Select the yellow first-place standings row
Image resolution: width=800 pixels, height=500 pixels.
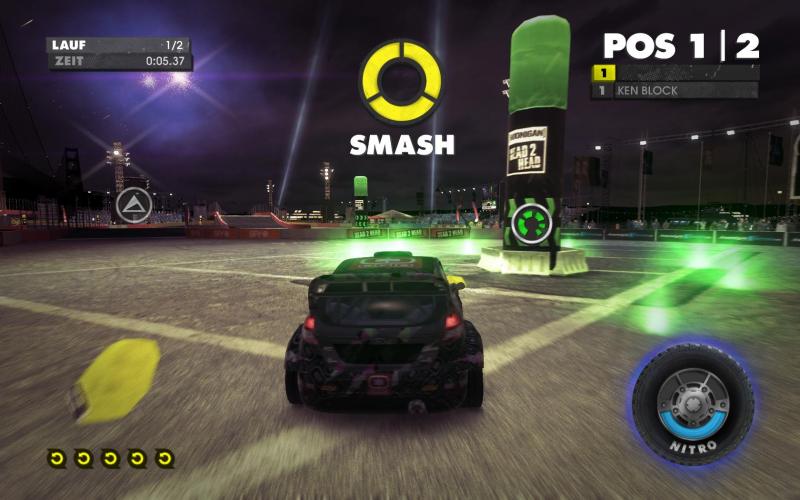coord(676,72)
